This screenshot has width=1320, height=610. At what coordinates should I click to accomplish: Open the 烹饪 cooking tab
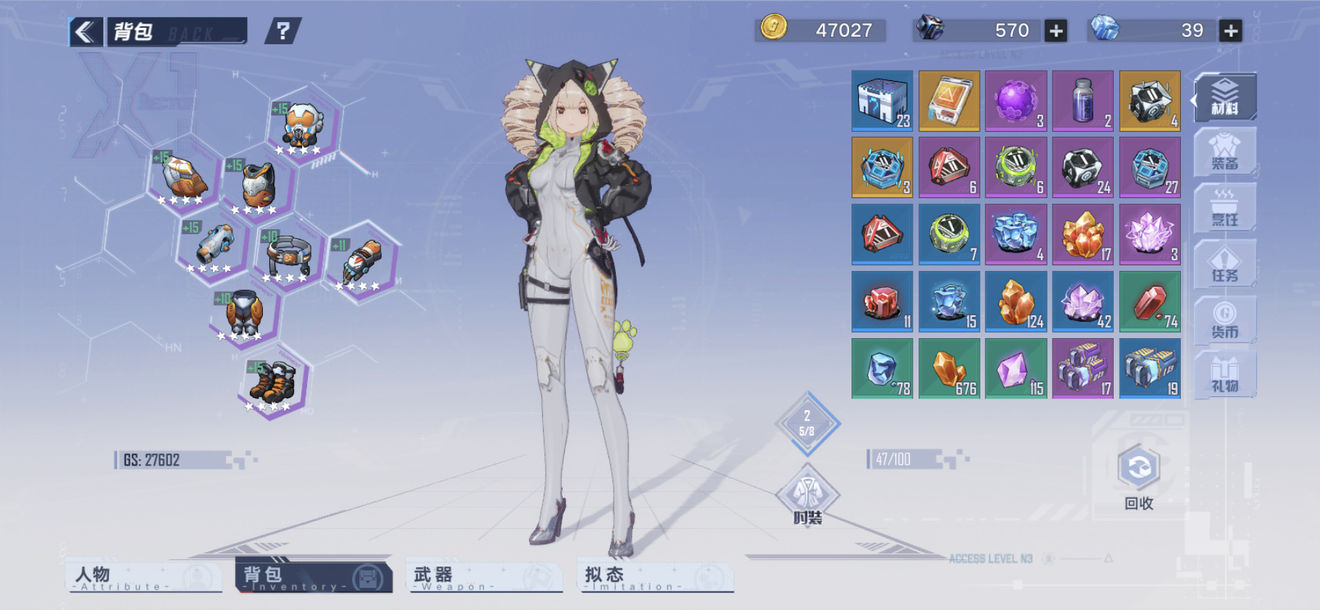pyautogui.click(x=1226, y=207)
